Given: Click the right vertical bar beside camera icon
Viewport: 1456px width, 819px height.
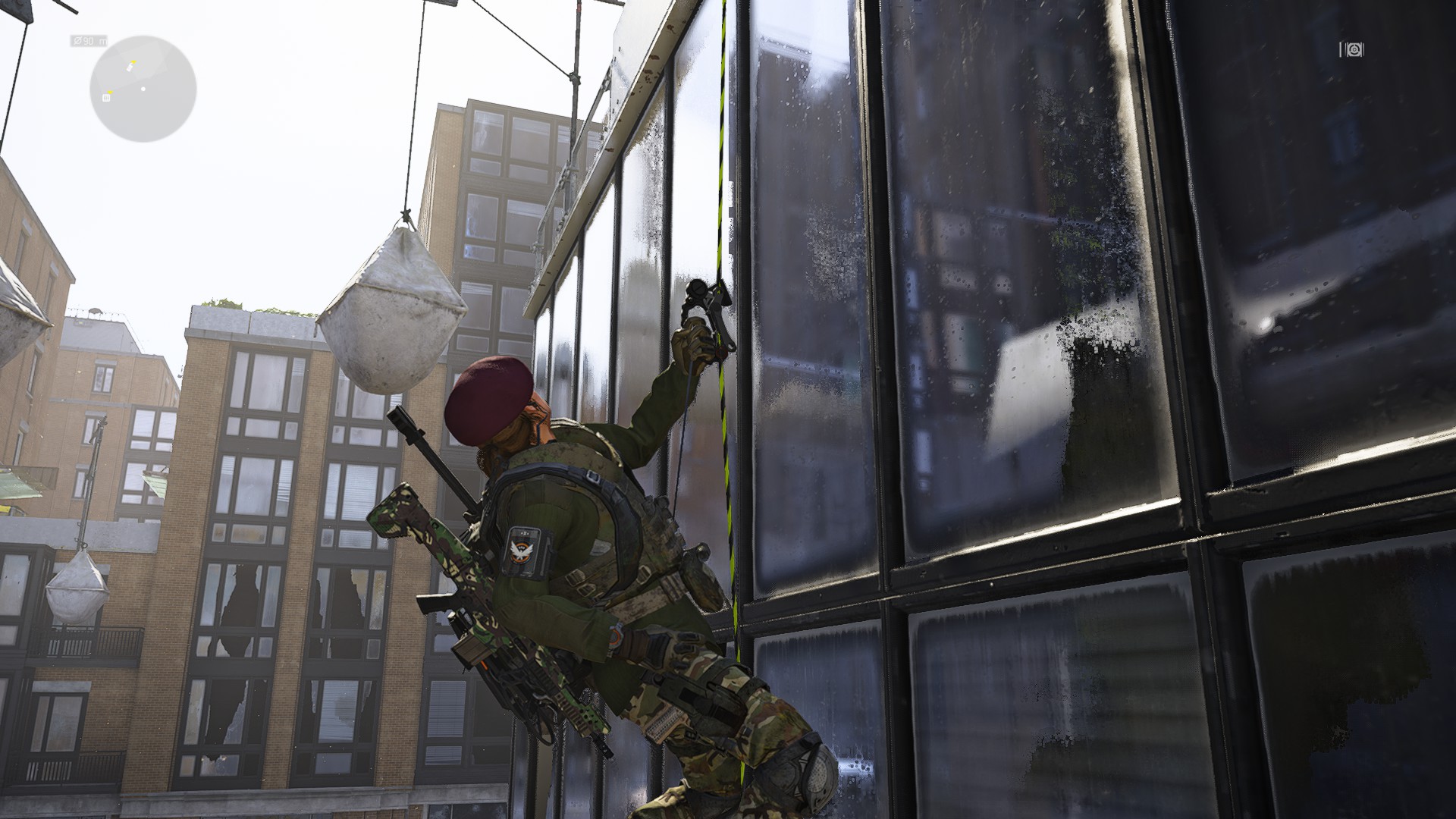Looking at the screenshot, I should point(1365,50).
